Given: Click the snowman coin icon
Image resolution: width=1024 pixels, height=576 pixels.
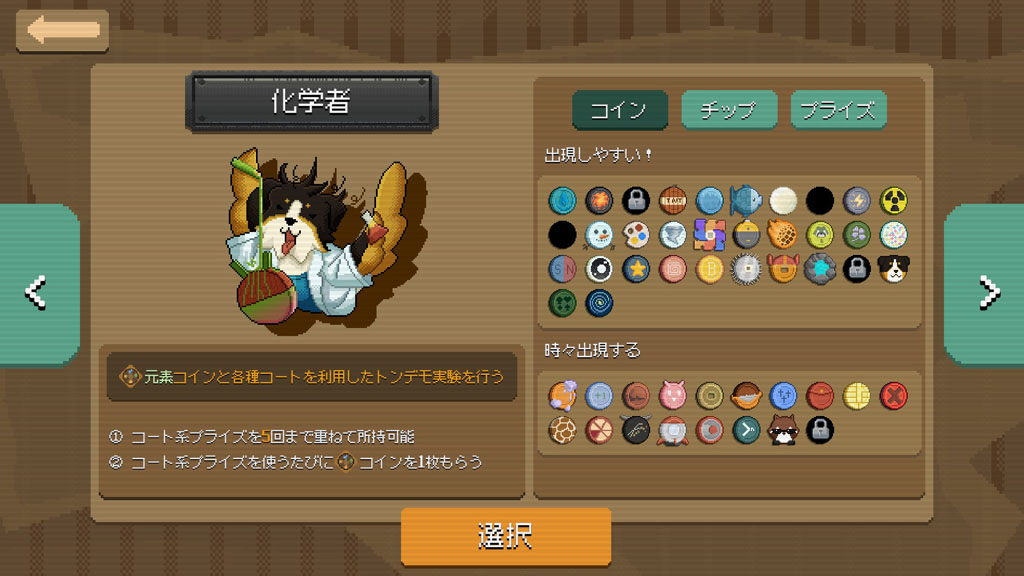Looking at the screenshot, I should pos(600,235).
